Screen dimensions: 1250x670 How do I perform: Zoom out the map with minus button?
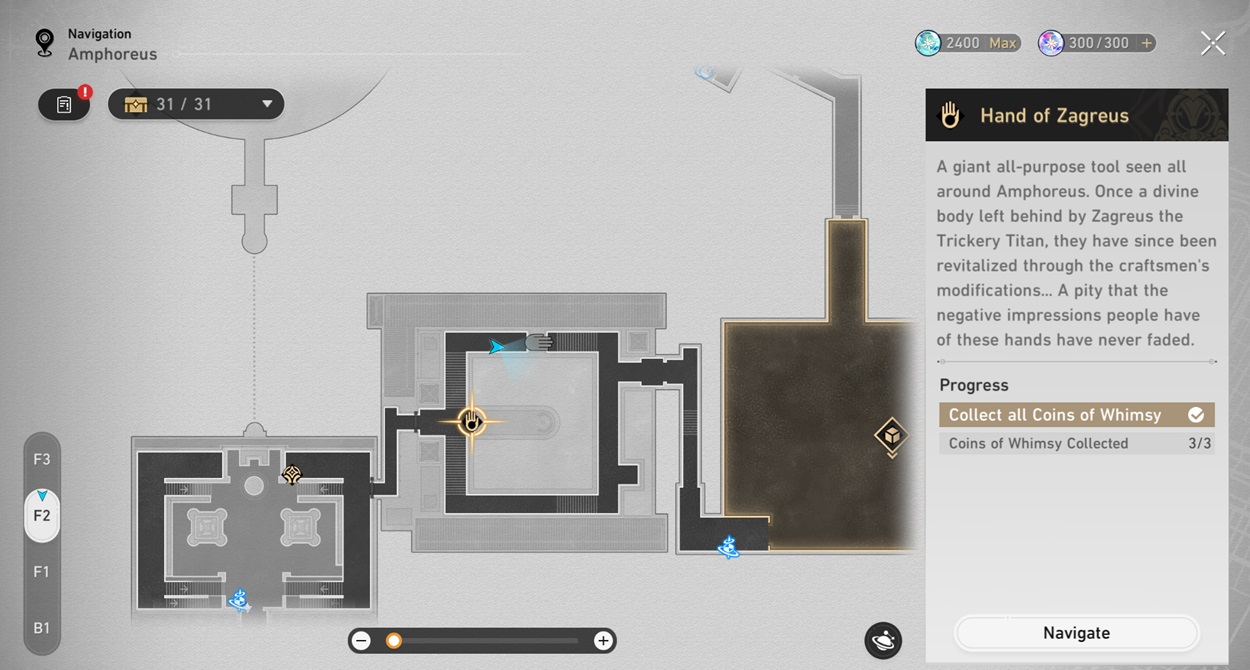coord(362,641)
